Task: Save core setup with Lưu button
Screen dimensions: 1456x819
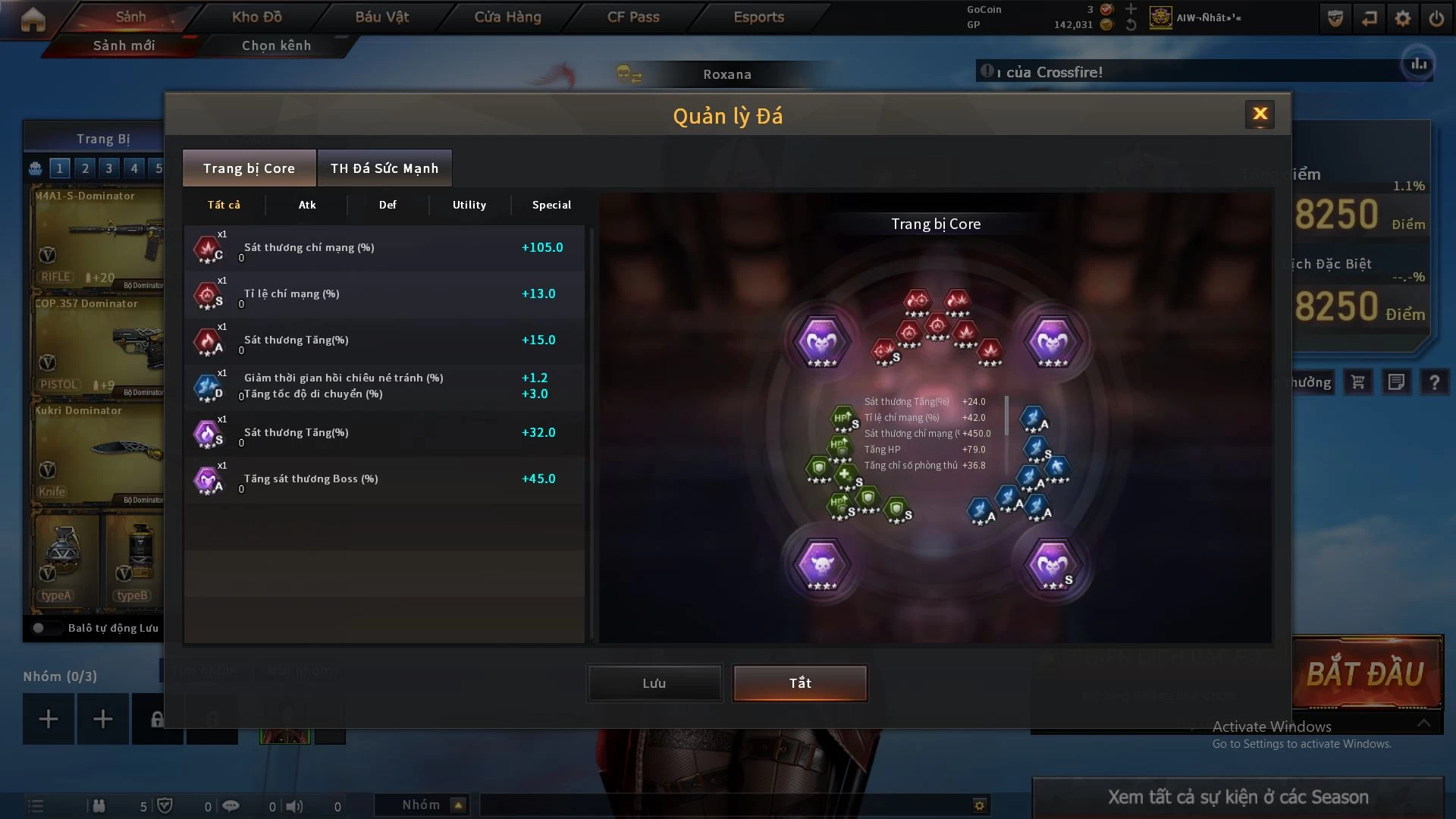Action: point(654,683)
